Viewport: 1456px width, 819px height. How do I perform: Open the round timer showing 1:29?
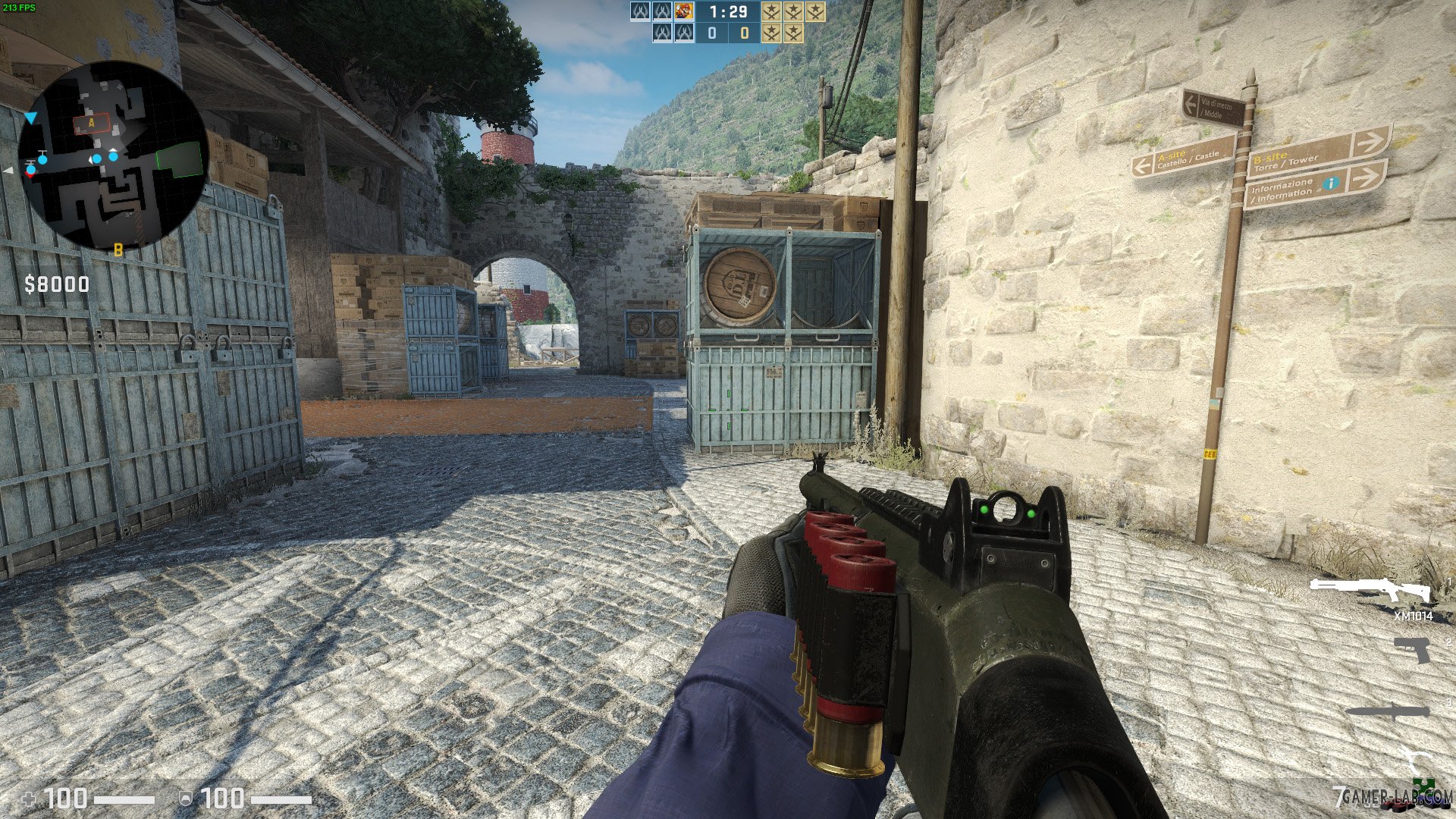point(727,12)
